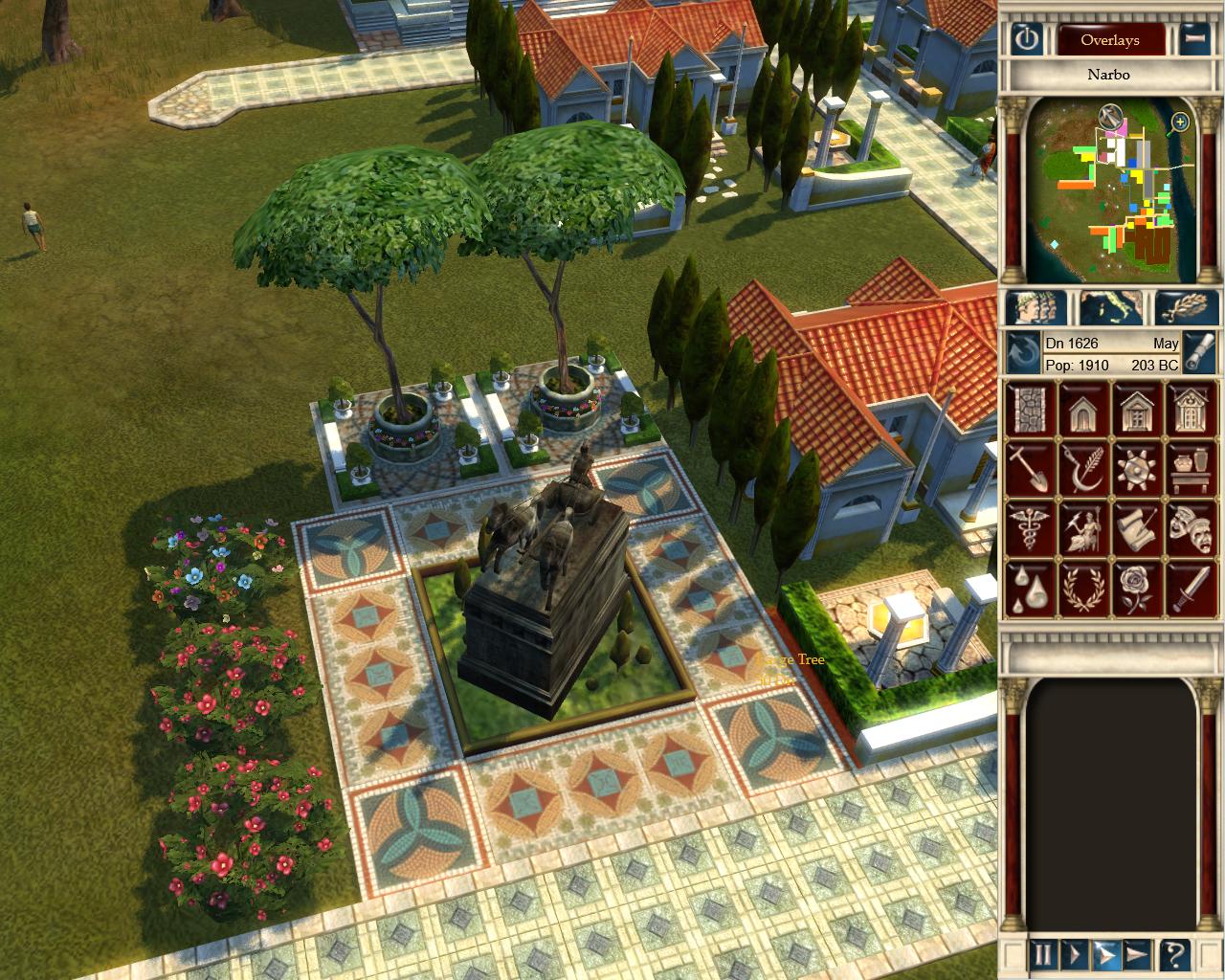Click the rotate arrow button

pyautogui.click(x=1024, y=352)
